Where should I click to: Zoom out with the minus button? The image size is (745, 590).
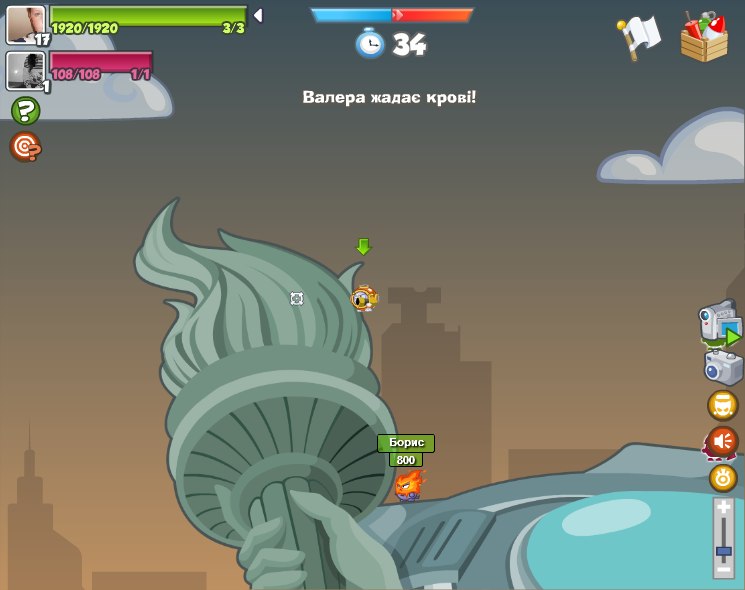(x=724, y=569)
